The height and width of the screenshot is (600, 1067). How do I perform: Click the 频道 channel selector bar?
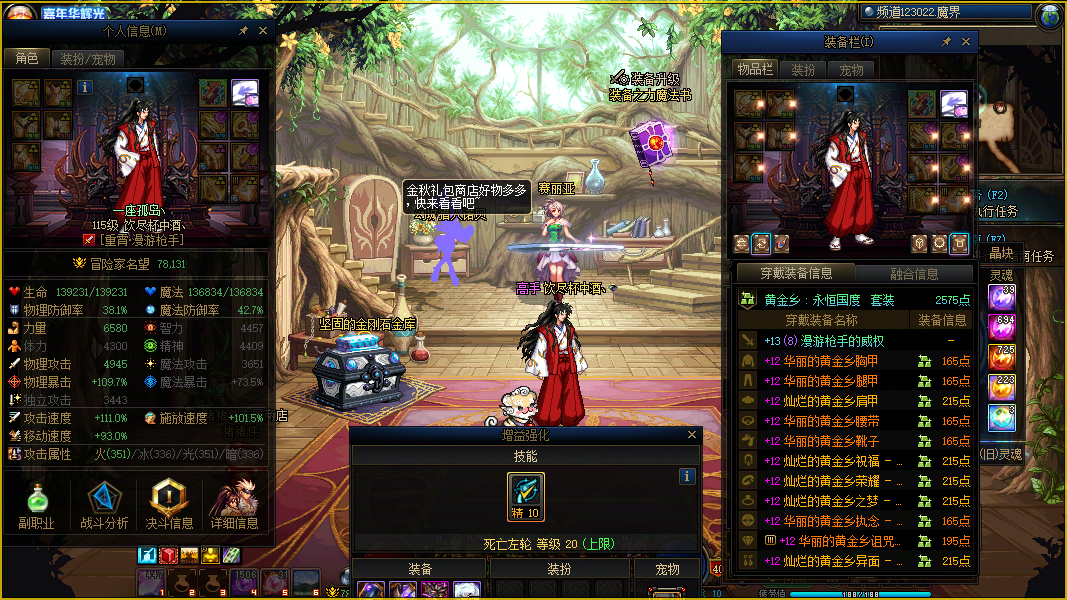(945, 12)
